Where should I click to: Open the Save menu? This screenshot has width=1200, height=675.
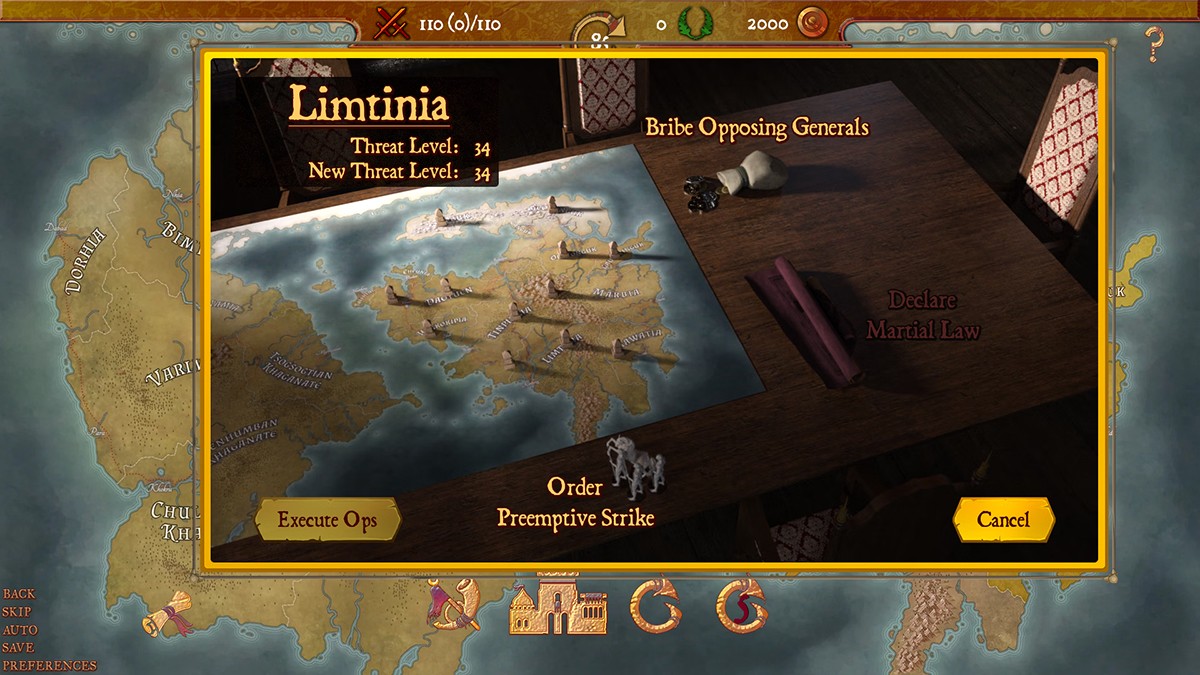(18, 648)
